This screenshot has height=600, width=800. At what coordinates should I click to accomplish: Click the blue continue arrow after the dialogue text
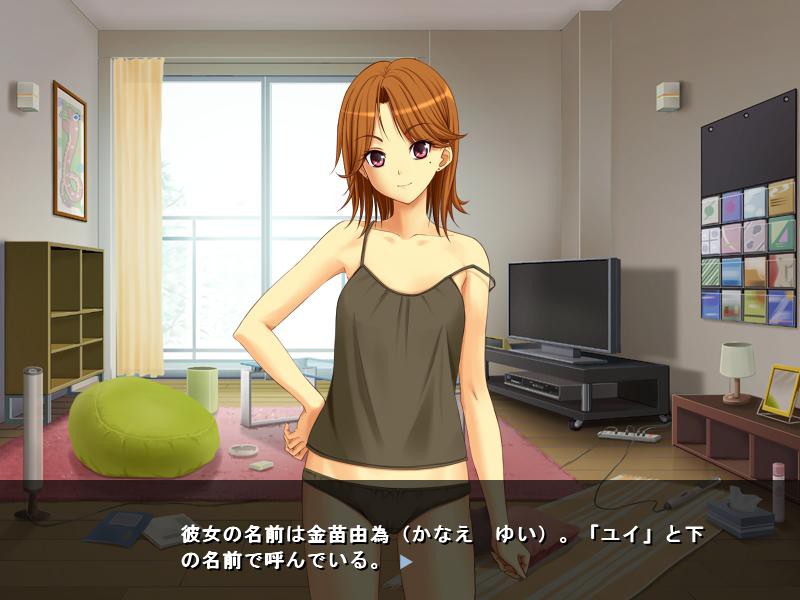click(405, 562)
